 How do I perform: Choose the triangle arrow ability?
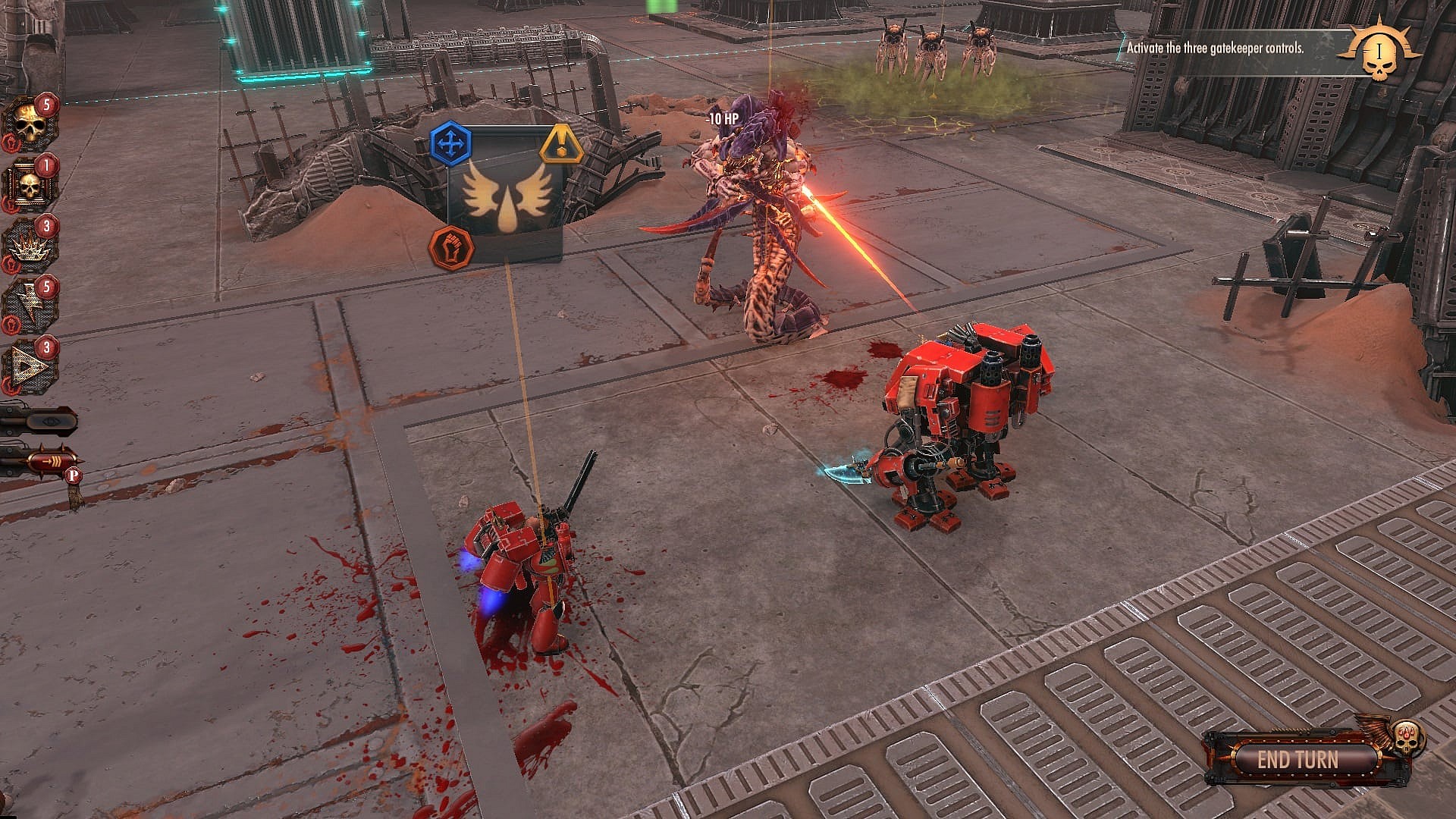click(x=30, y=366)
